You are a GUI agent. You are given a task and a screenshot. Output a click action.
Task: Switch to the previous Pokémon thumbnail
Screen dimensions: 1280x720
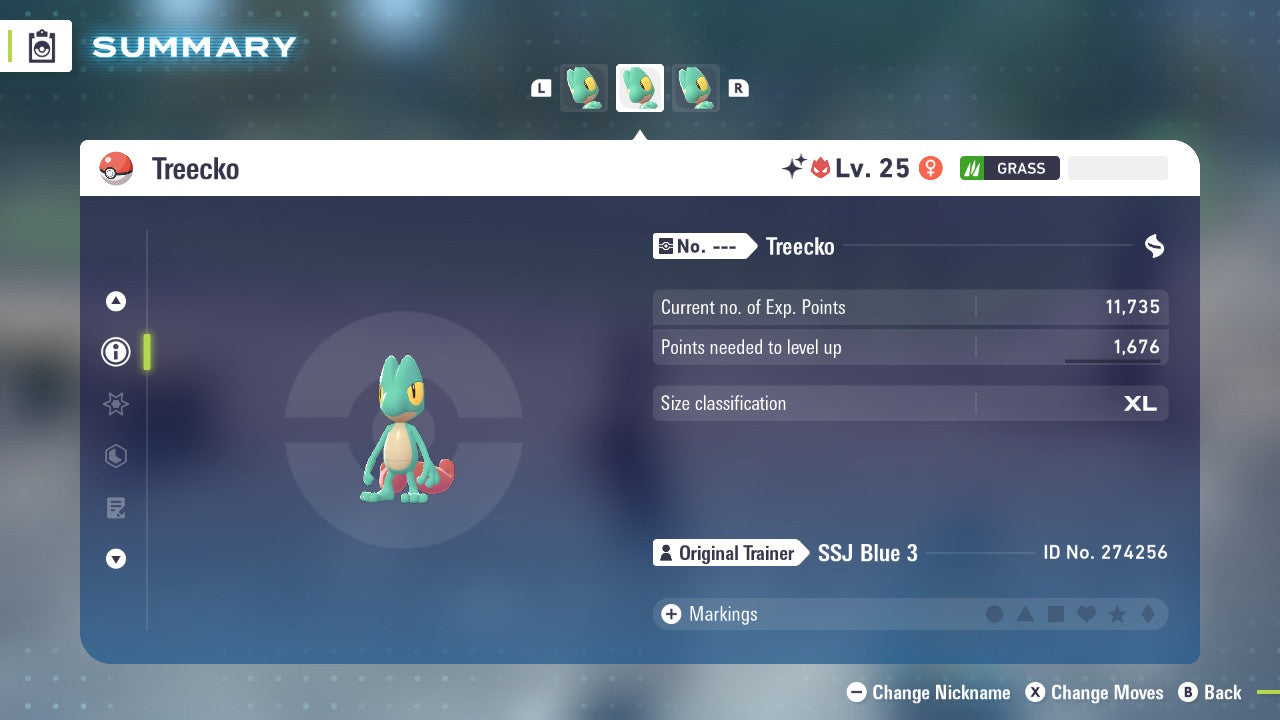tap(583, 87)
